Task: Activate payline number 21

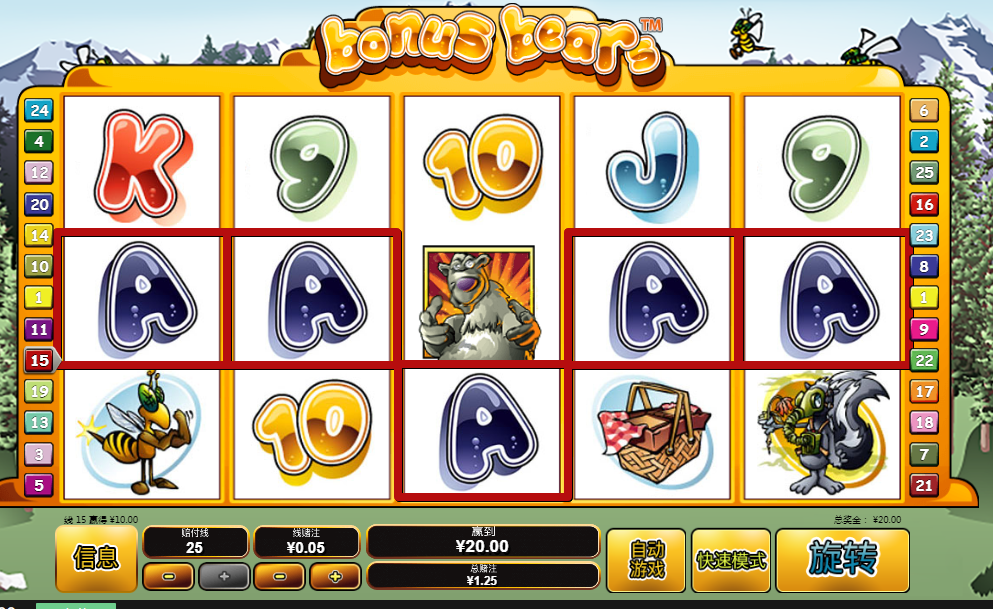Action: pos(923,485)
